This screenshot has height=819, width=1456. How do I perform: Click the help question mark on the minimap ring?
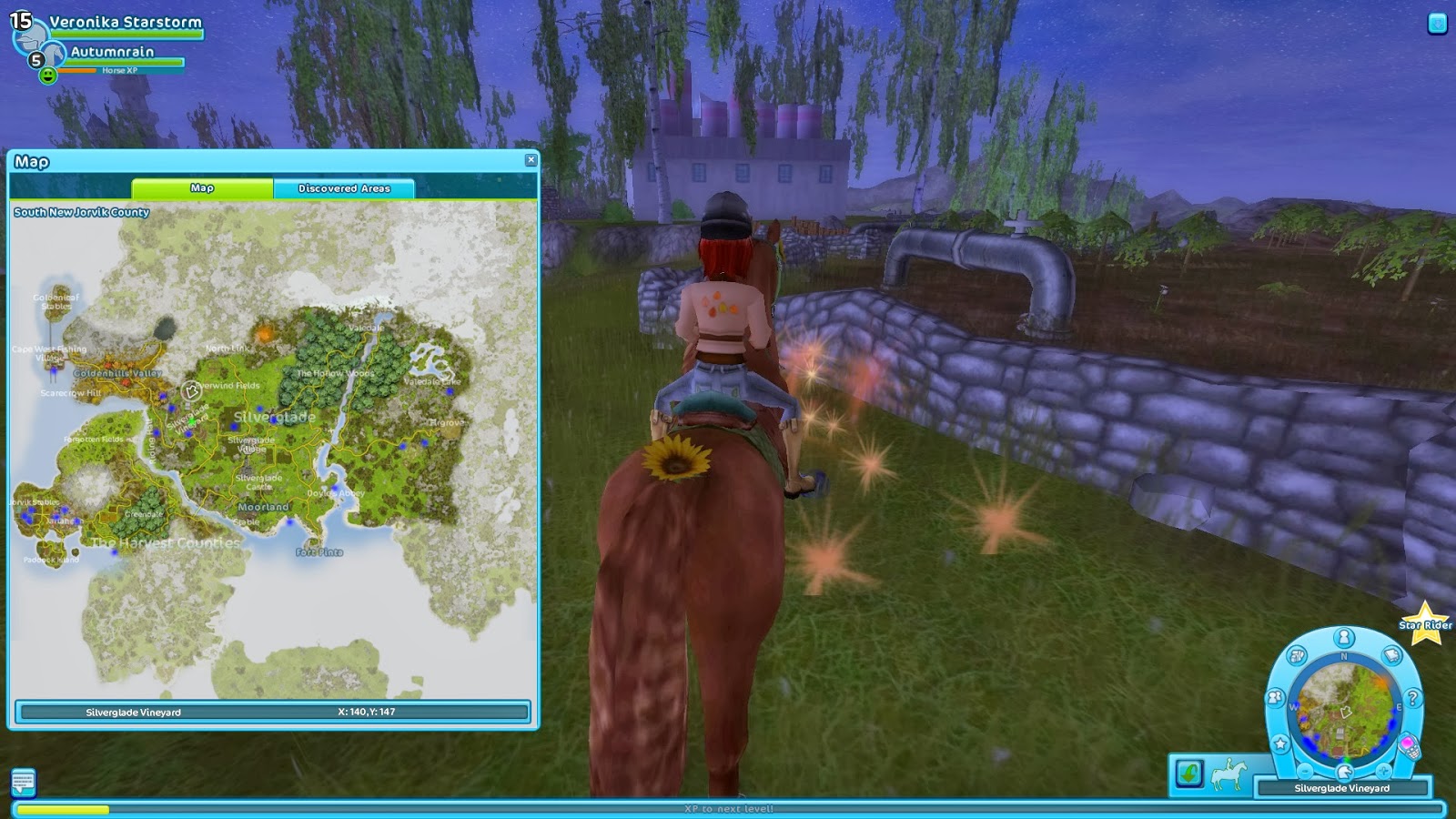coord(1412,696)
